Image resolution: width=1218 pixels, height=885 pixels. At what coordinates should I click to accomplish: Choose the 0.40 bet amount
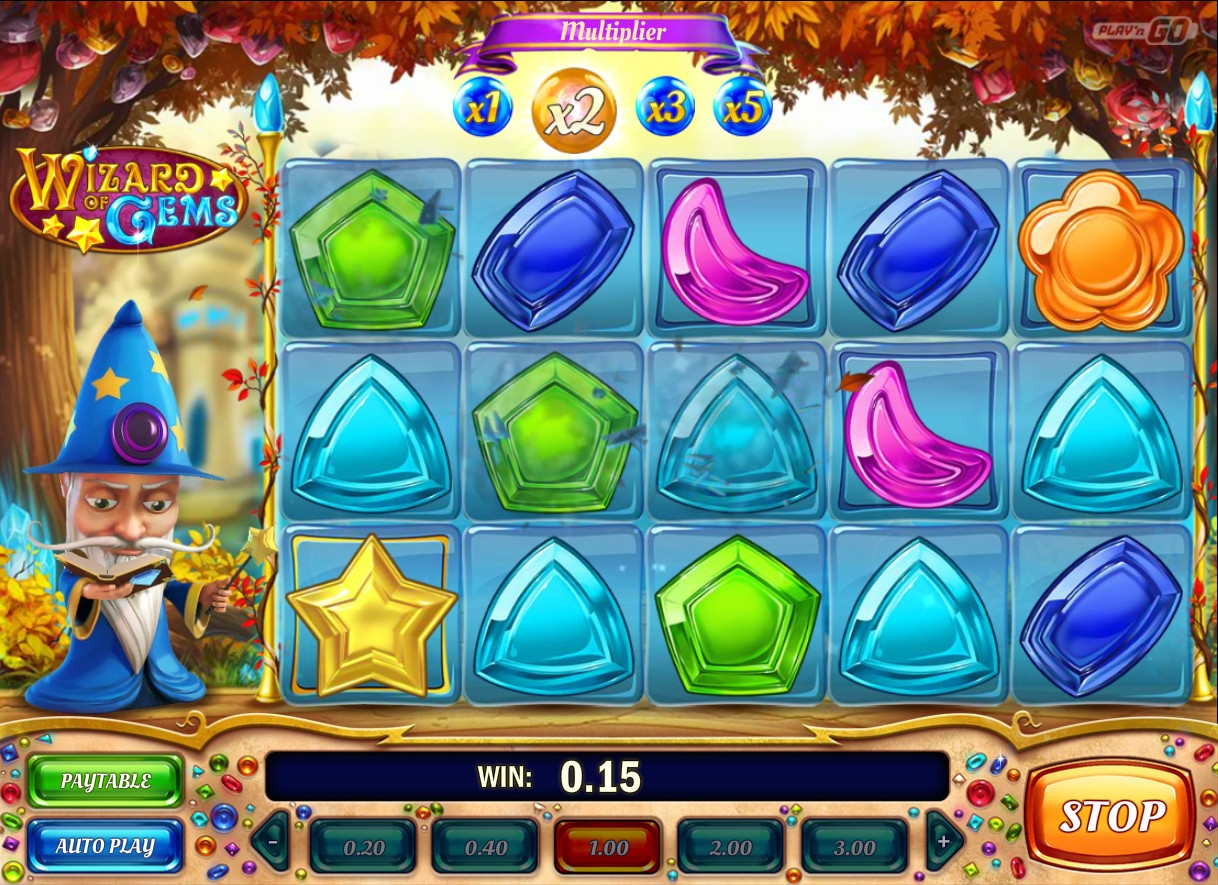pos(485,847)
